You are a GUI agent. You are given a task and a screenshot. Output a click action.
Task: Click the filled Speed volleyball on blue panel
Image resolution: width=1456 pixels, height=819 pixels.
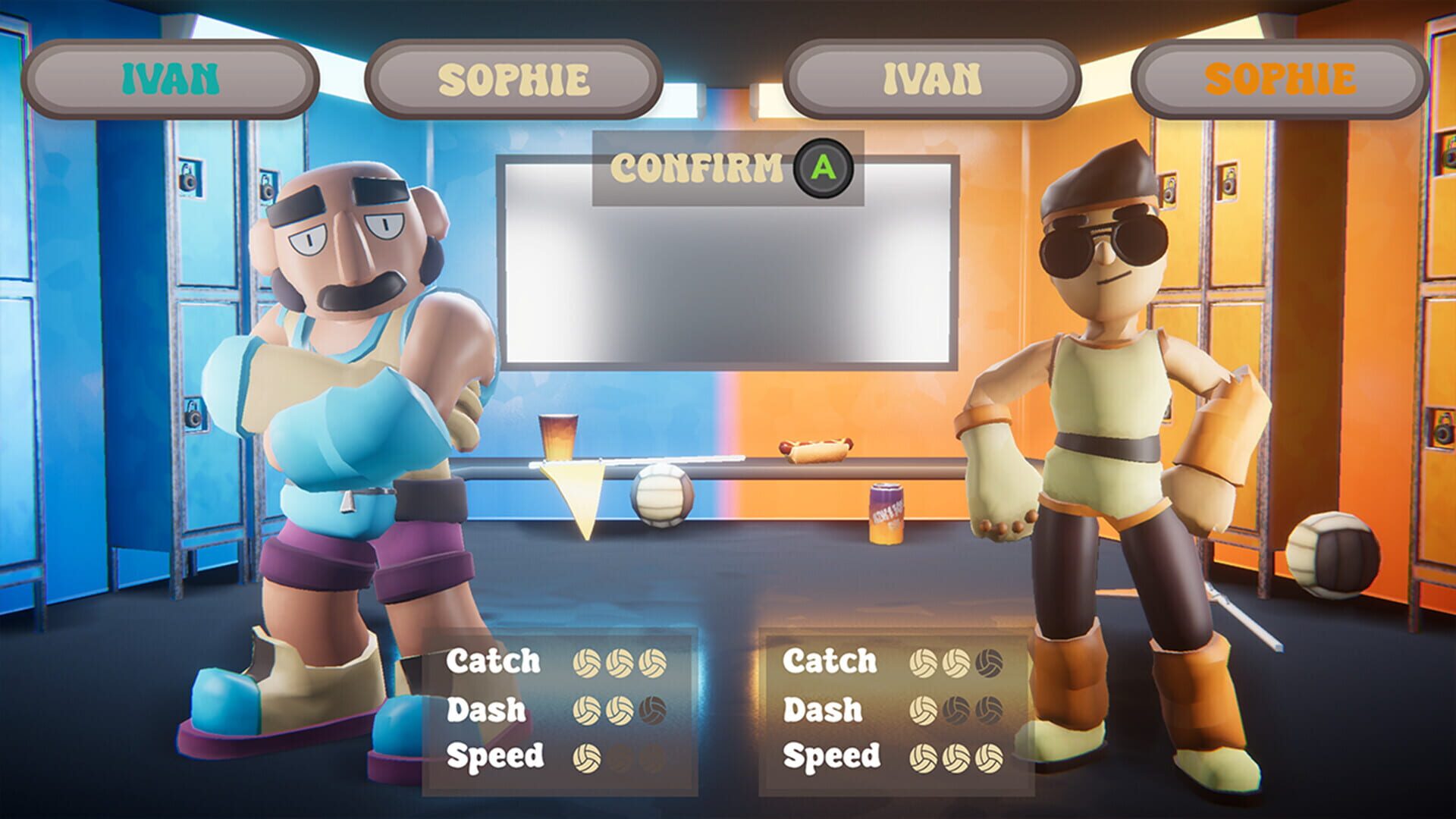point(588,757)
